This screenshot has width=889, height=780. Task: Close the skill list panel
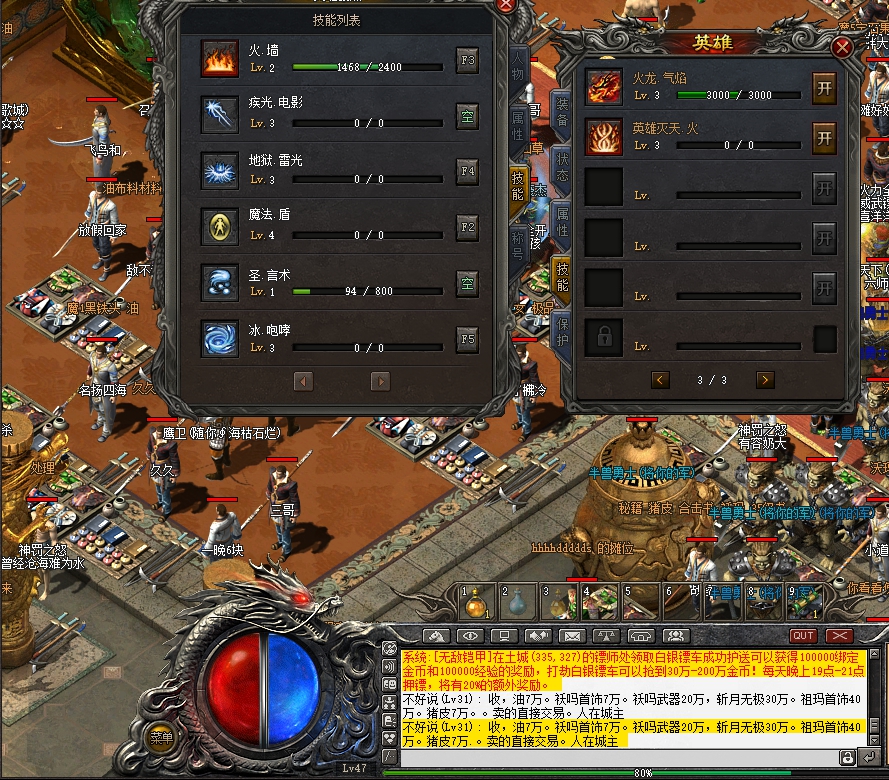(x=506, y=5)
